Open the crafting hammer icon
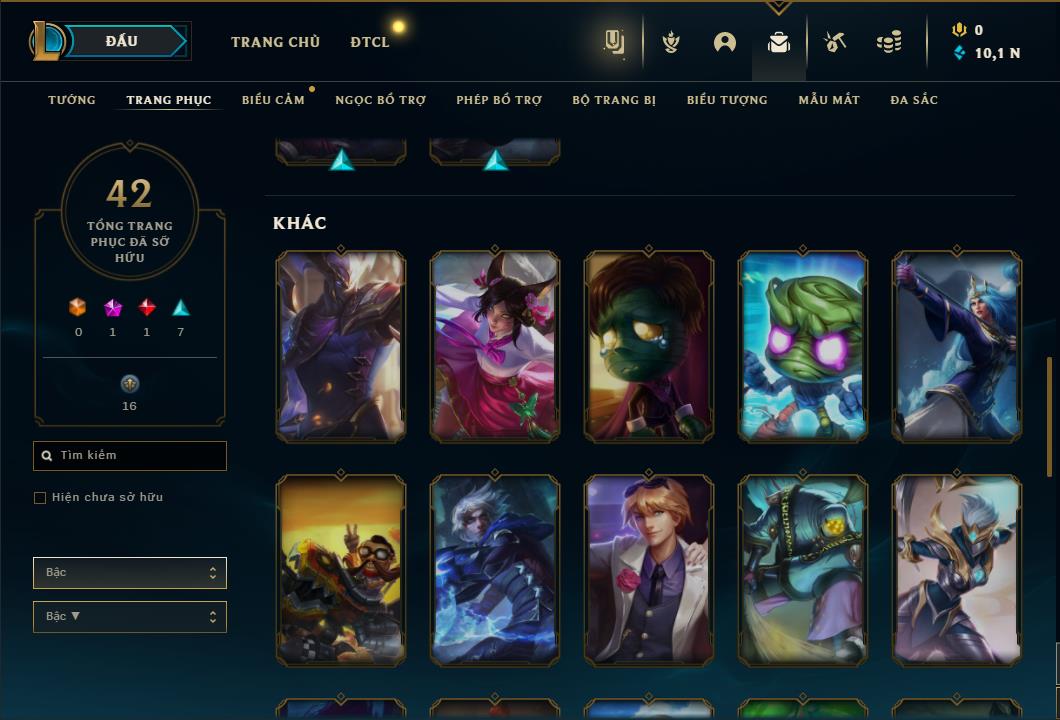1060x720 pixels. [835, 42]
